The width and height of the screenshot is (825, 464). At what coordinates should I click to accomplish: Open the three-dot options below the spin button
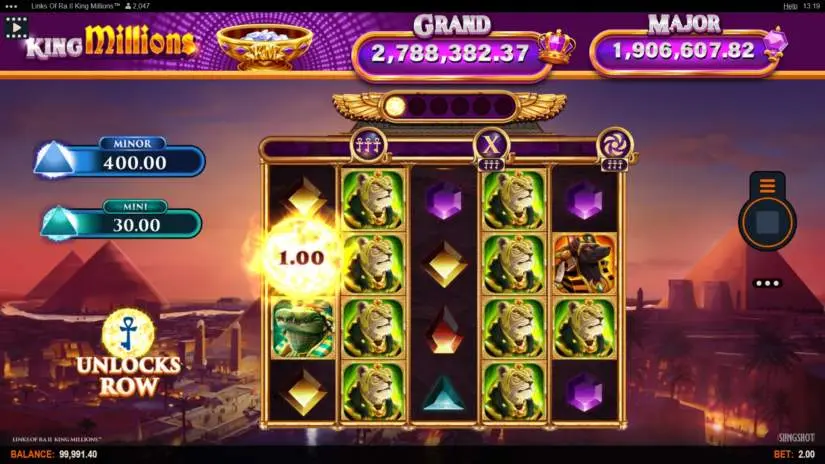(x=767, y=283)
